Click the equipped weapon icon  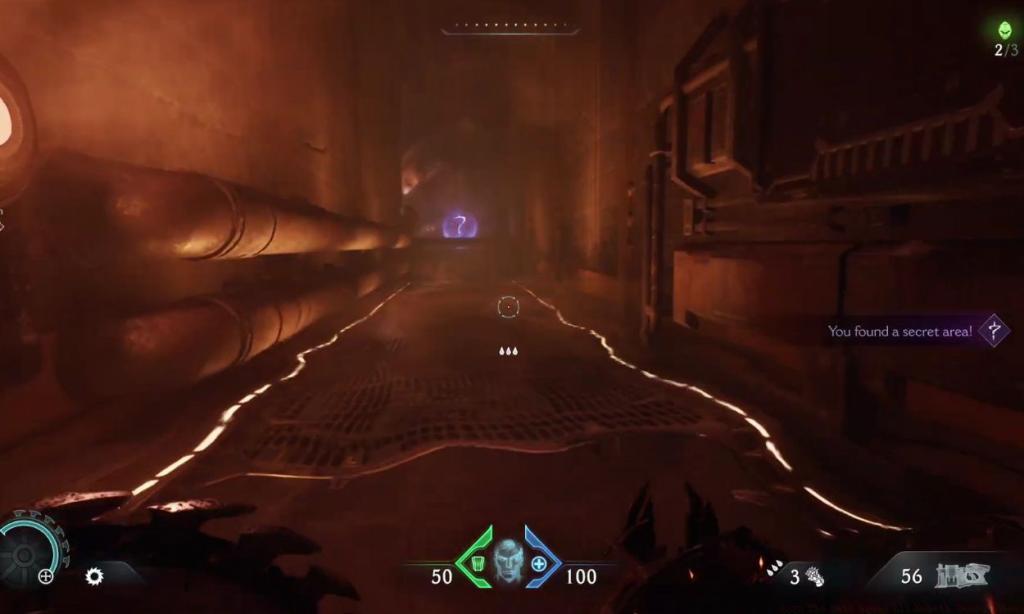[962, 575]
